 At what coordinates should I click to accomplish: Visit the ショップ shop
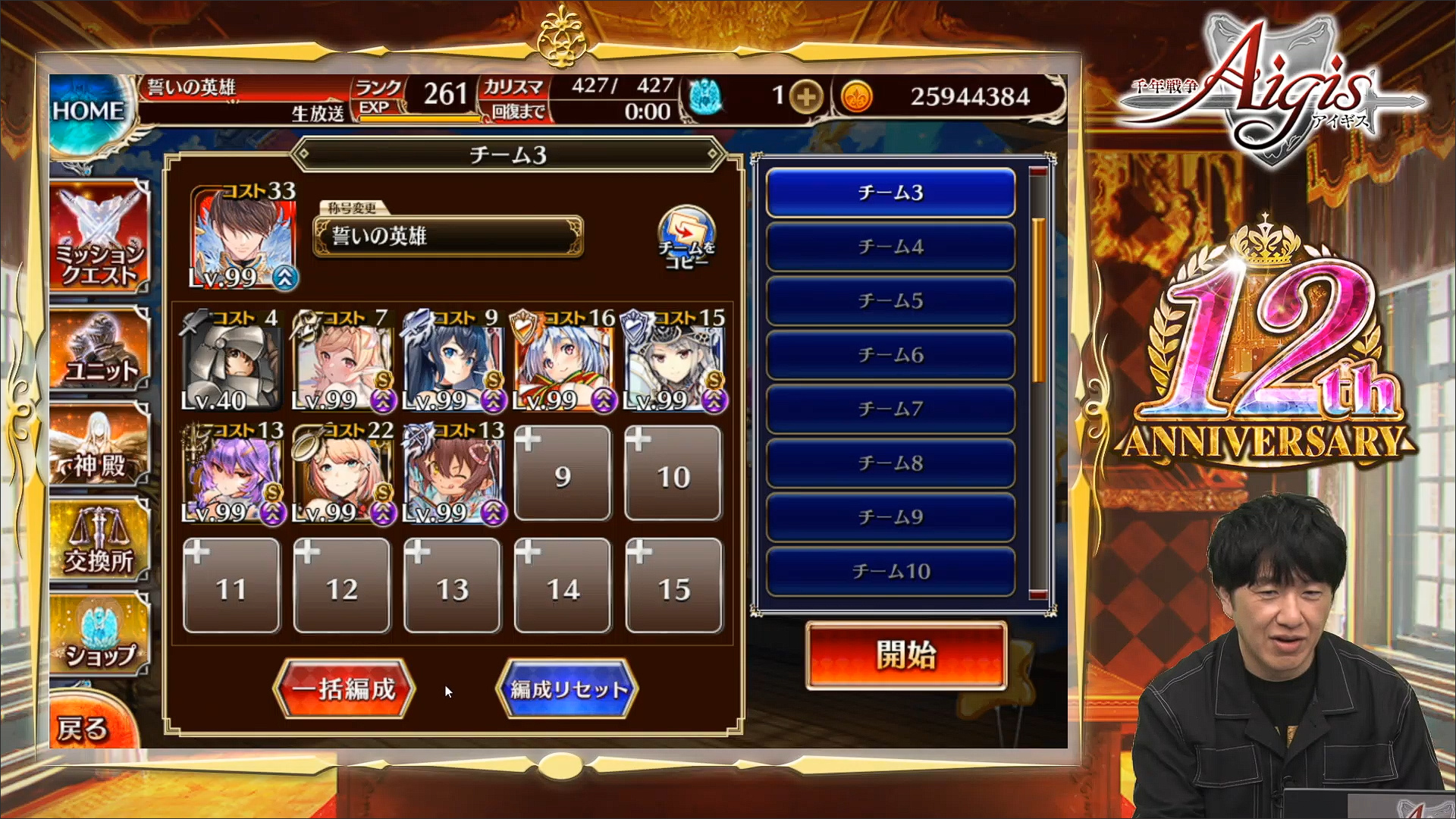pos(99,635)
